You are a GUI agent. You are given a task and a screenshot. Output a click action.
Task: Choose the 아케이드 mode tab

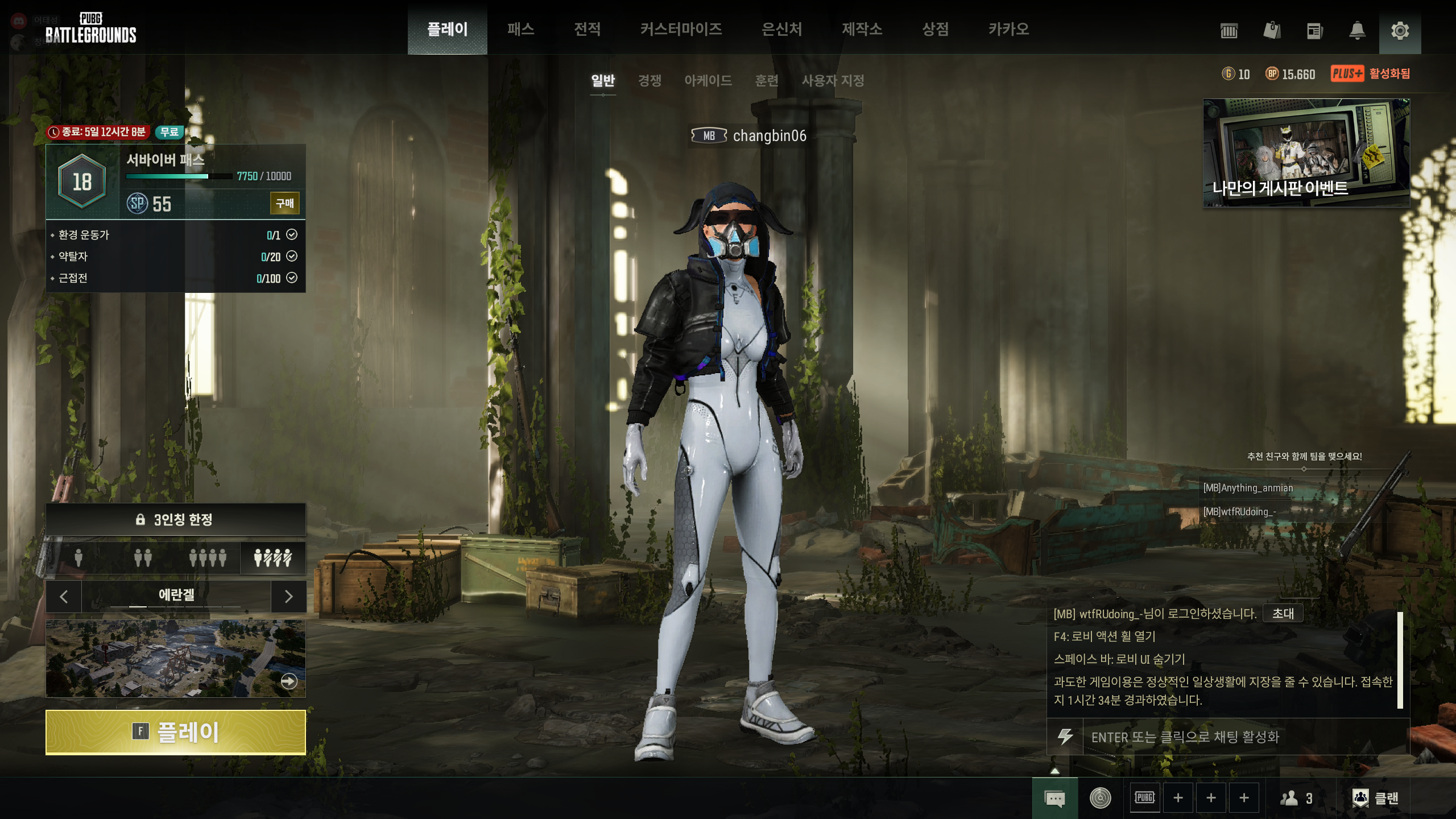point(708,81)
